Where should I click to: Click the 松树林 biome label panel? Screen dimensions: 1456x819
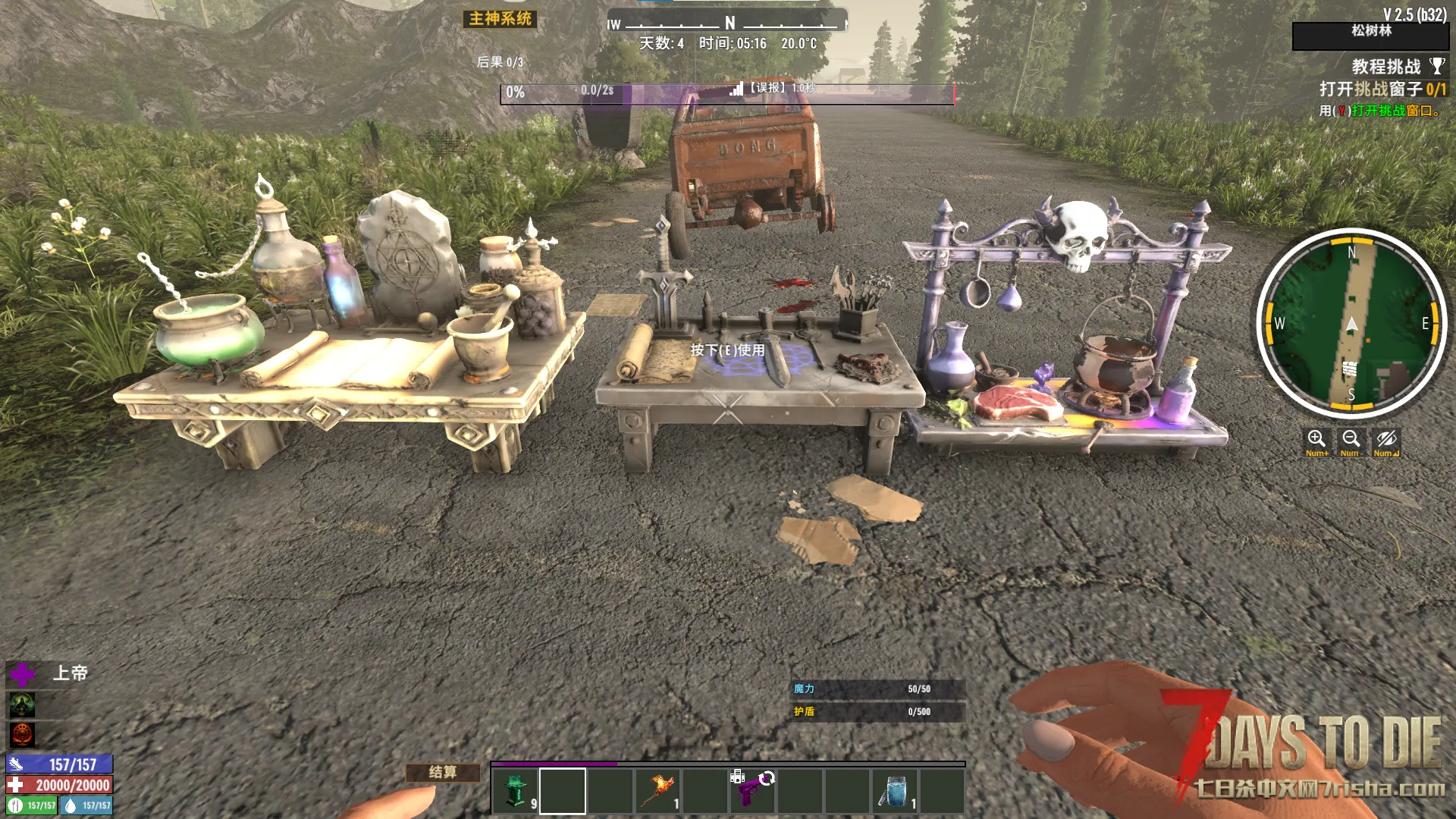click(x=1371, y=31)
